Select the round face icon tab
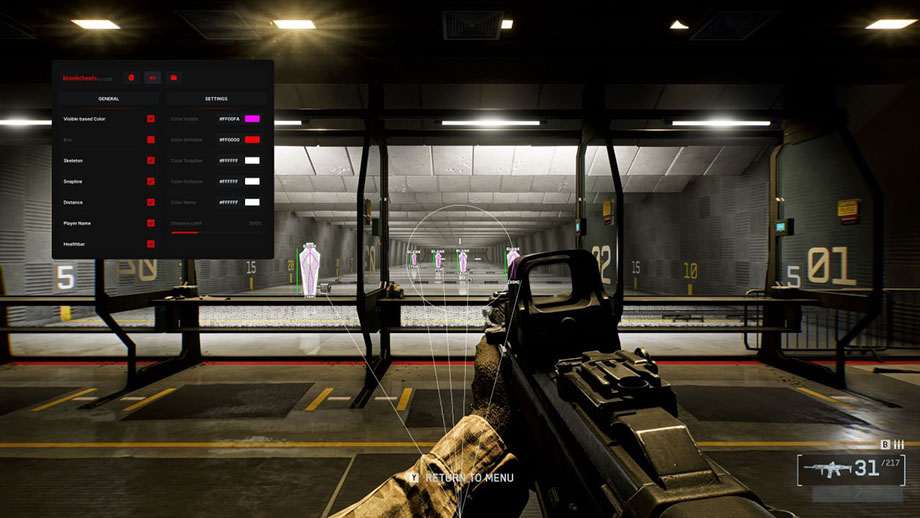 (x=131, y=77)
